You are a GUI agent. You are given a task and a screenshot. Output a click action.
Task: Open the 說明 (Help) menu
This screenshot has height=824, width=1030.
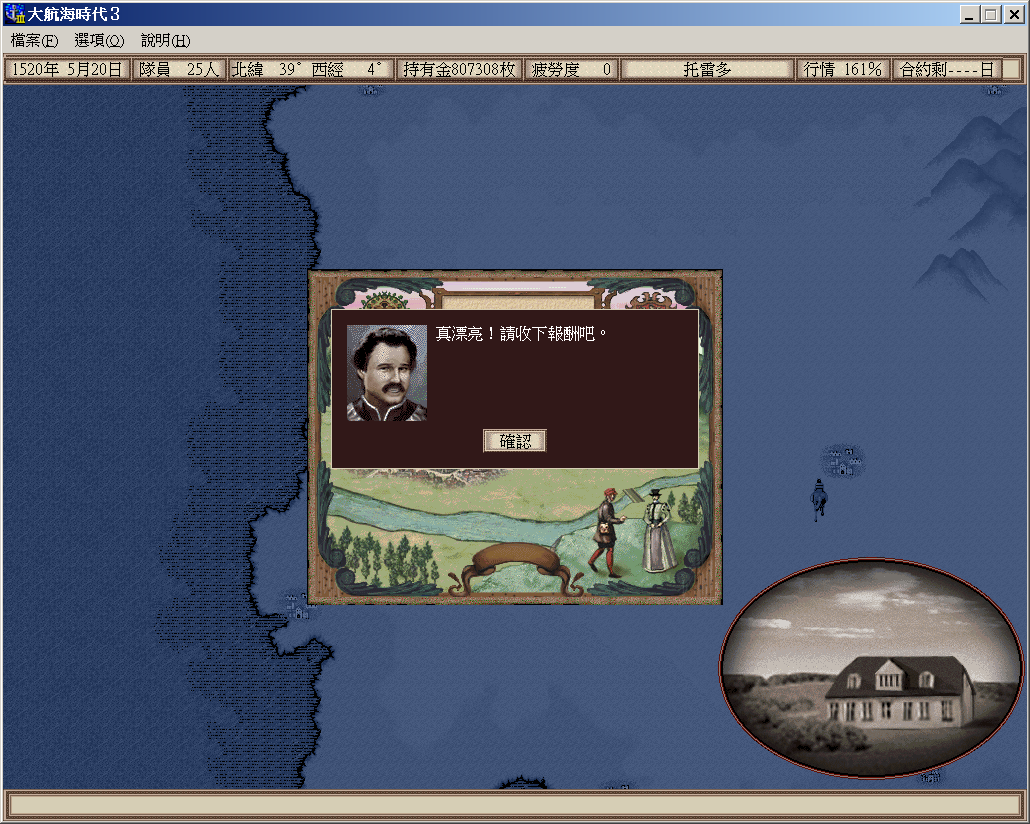coord(165,41)
